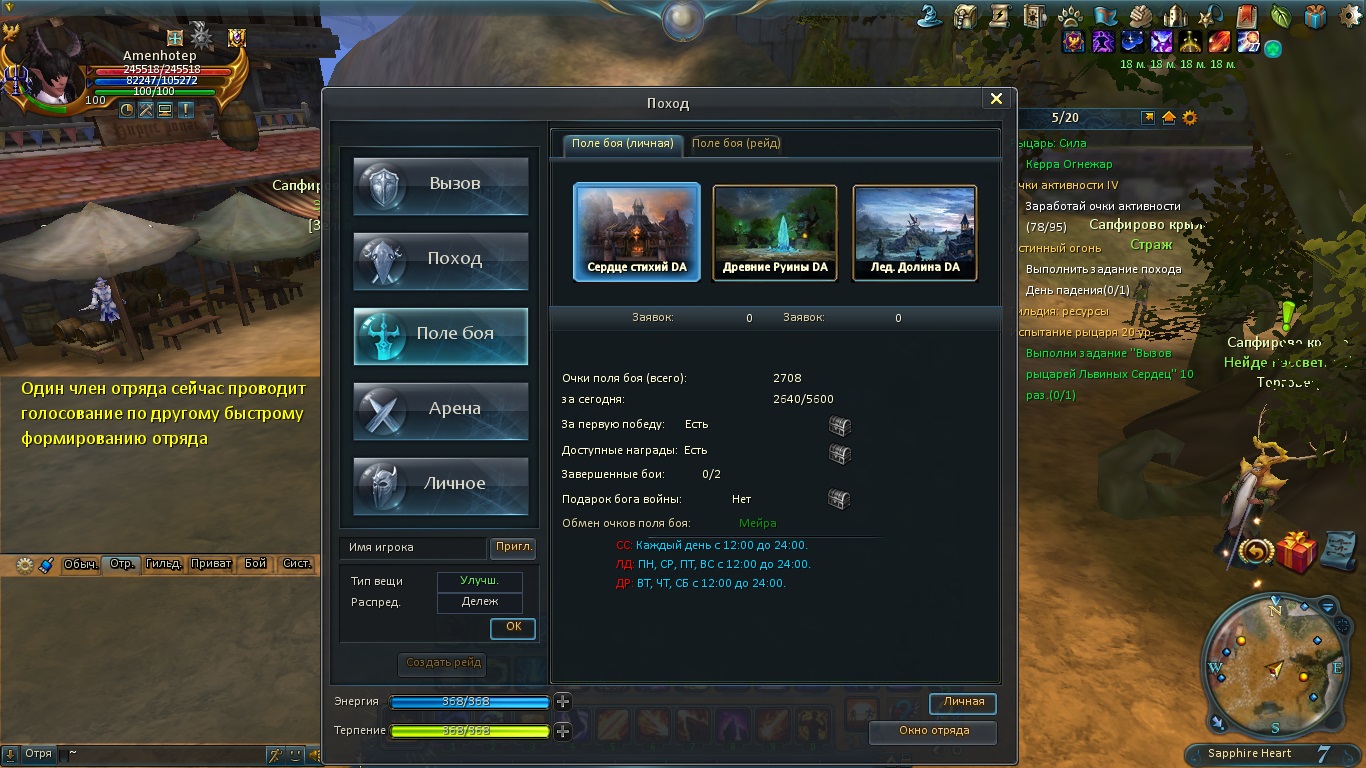The width and height of the screenshot is (1366, 768).
Task: Pick the Лед. Долина DA battlefield
Action: 914,231
